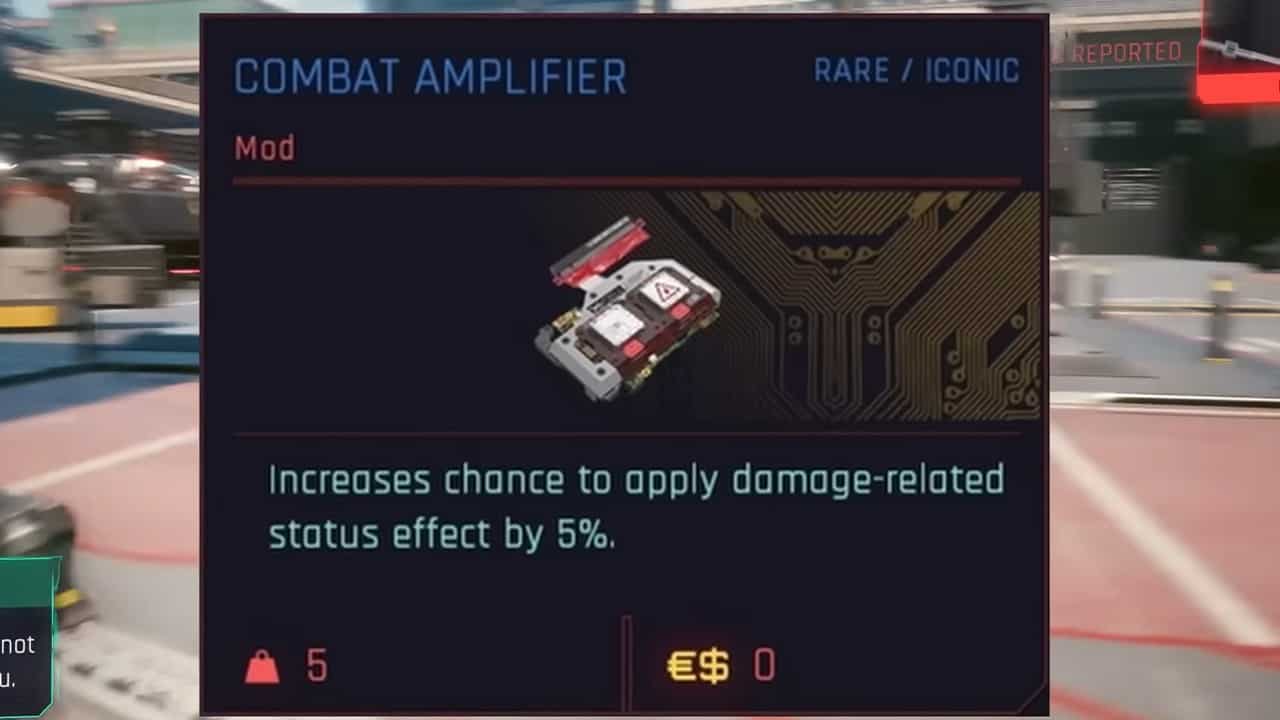Toggle the RARE / ICONIC rarity label
The height and width of the screenshot is (720, 1280).
[x=917, y=71]
